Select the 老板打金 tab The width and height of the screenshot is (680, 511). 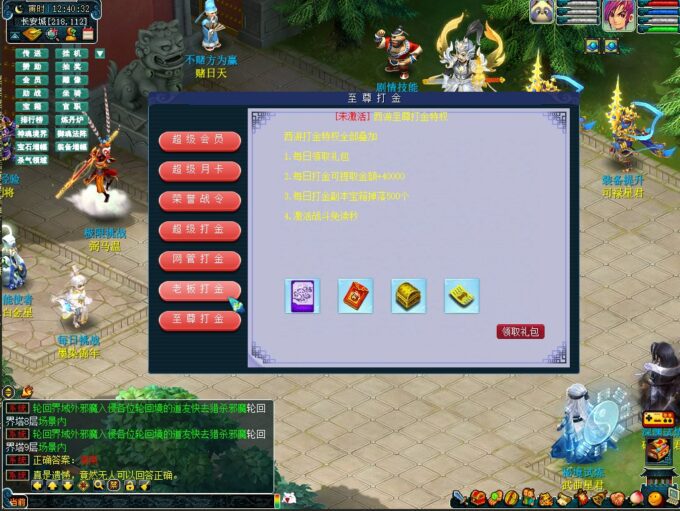[199, 290]
